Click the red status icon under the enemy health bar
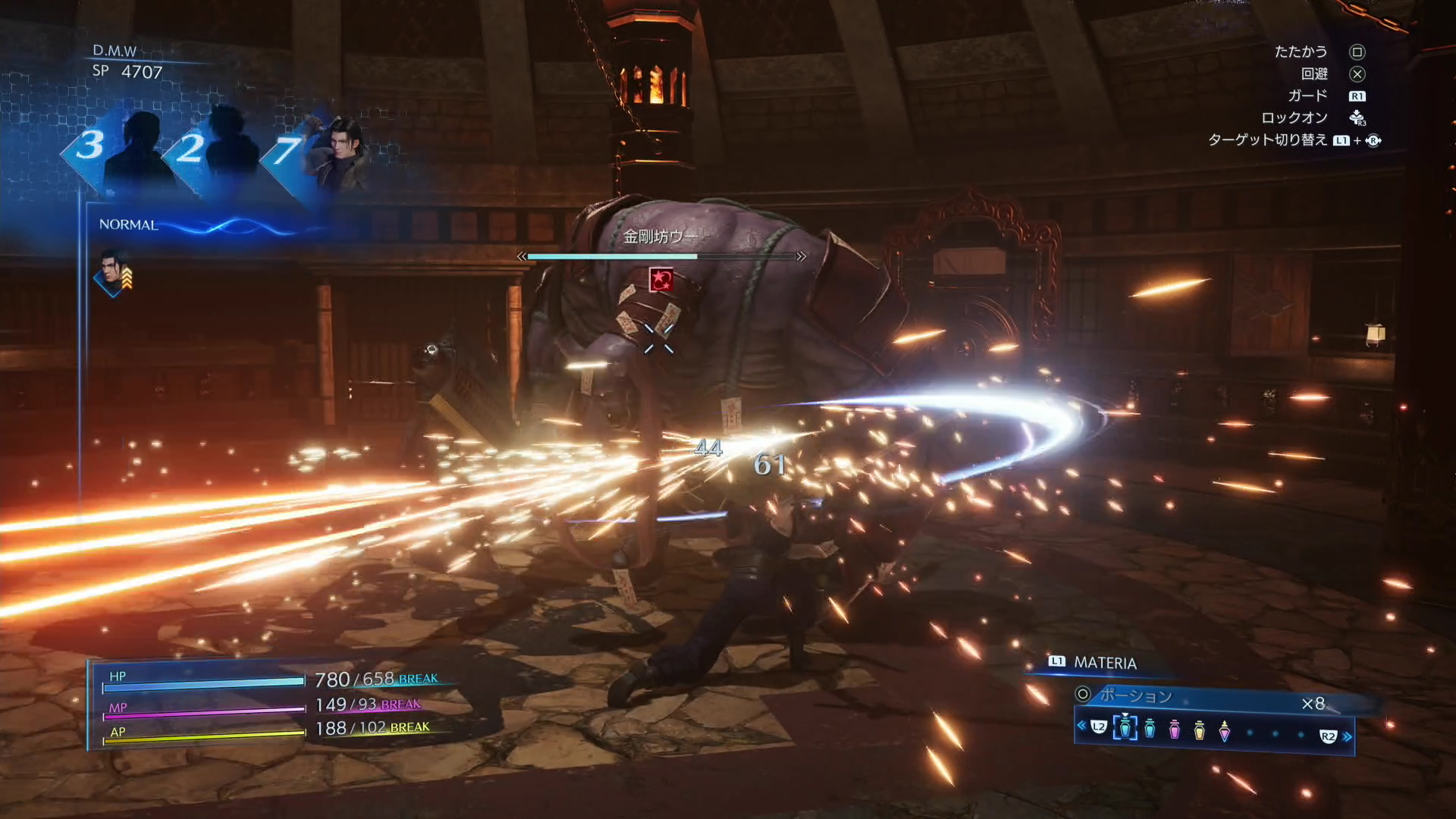Screen dimensions: 1456x819 pyautogui.click(x=661, y=280)
